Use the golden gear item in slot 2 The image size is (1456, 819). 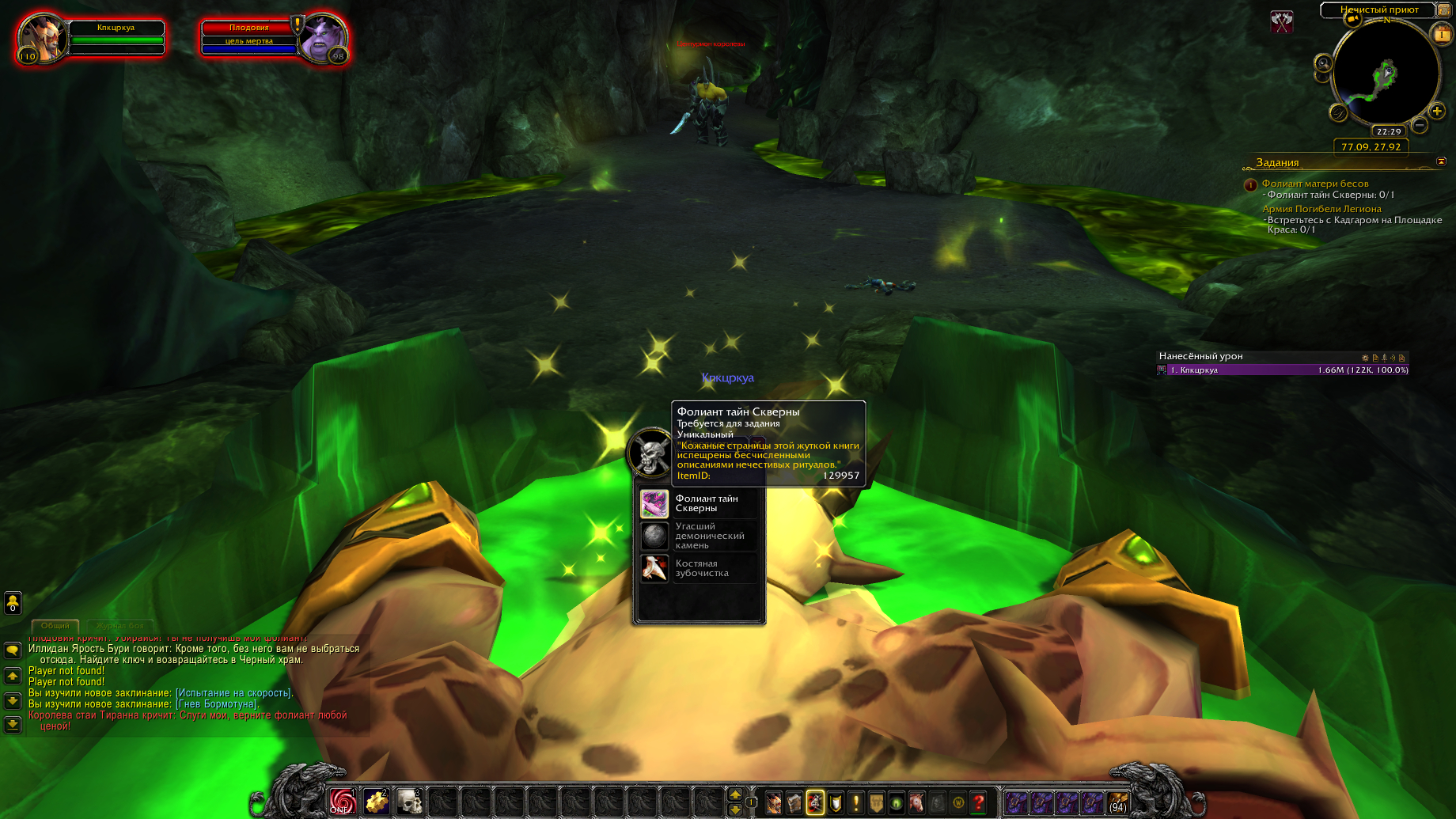point(376,802)
